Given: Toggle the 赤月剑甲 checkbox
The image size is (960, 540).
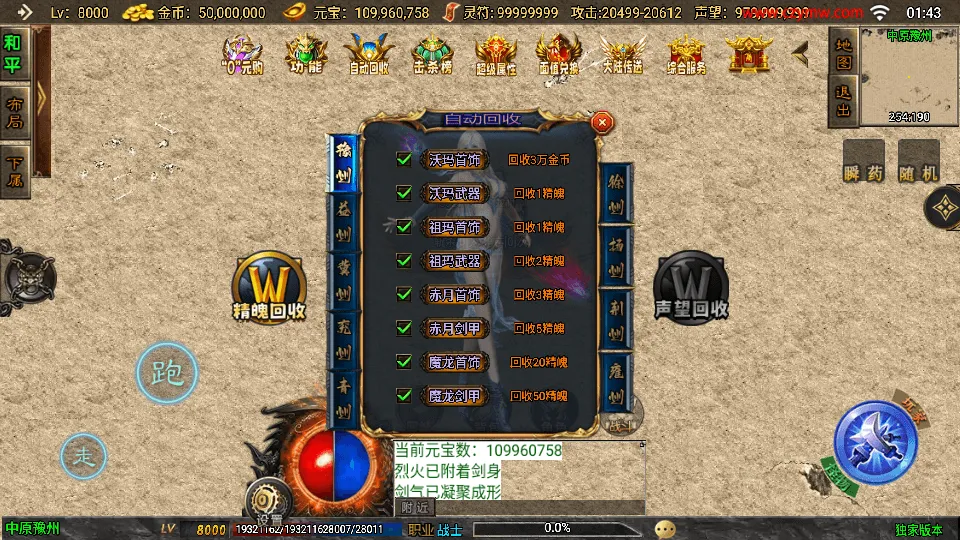Looking at the screenshot, I should tap(404, 327).
